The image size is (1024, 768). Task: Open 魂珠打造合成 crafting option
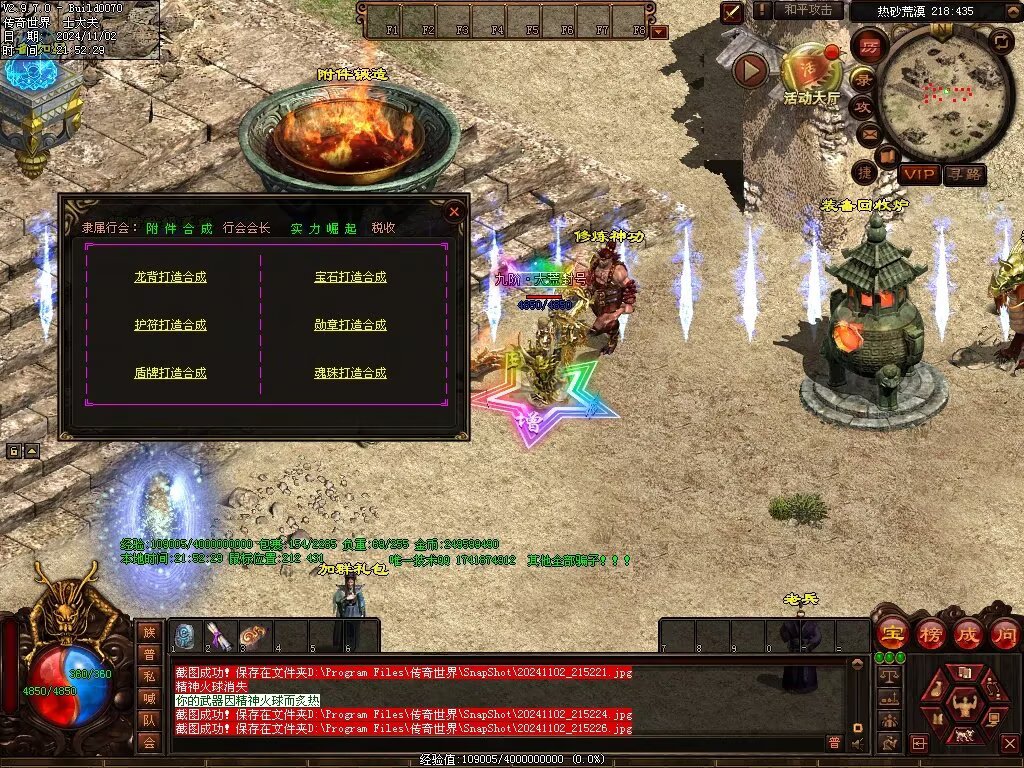[350, 373]
